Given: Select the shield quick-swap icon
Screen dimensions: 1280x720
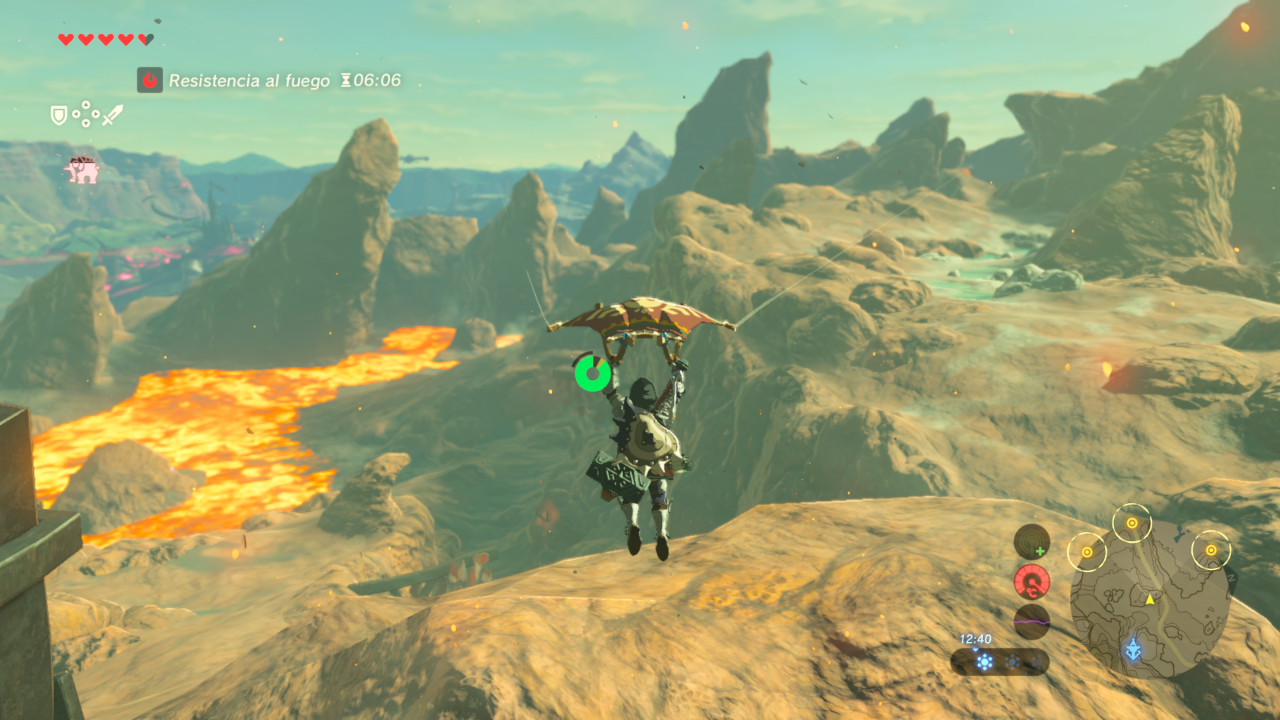Looking at the screenshot, I should coord(60,115).
